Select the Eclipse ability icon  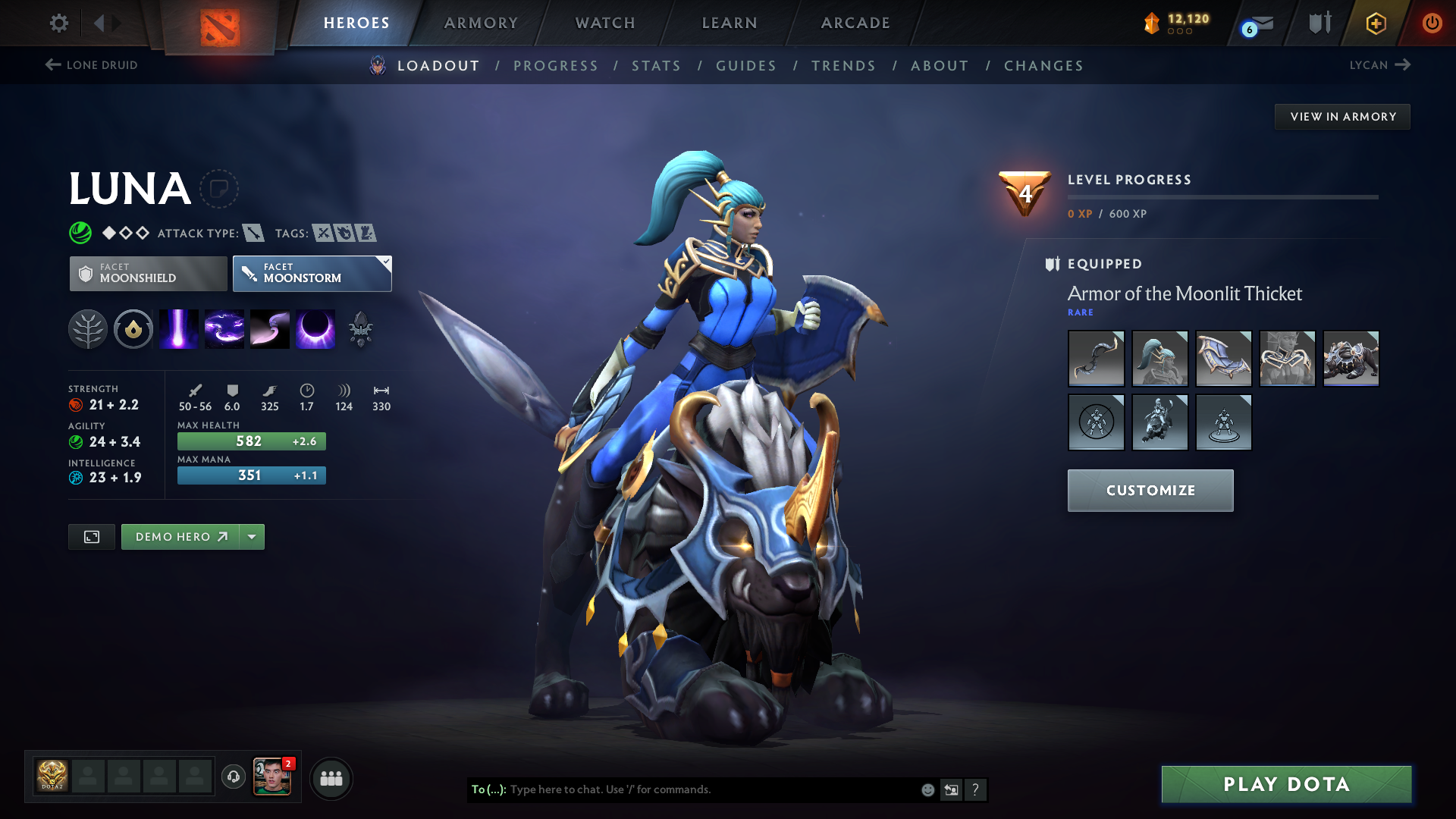315,329
